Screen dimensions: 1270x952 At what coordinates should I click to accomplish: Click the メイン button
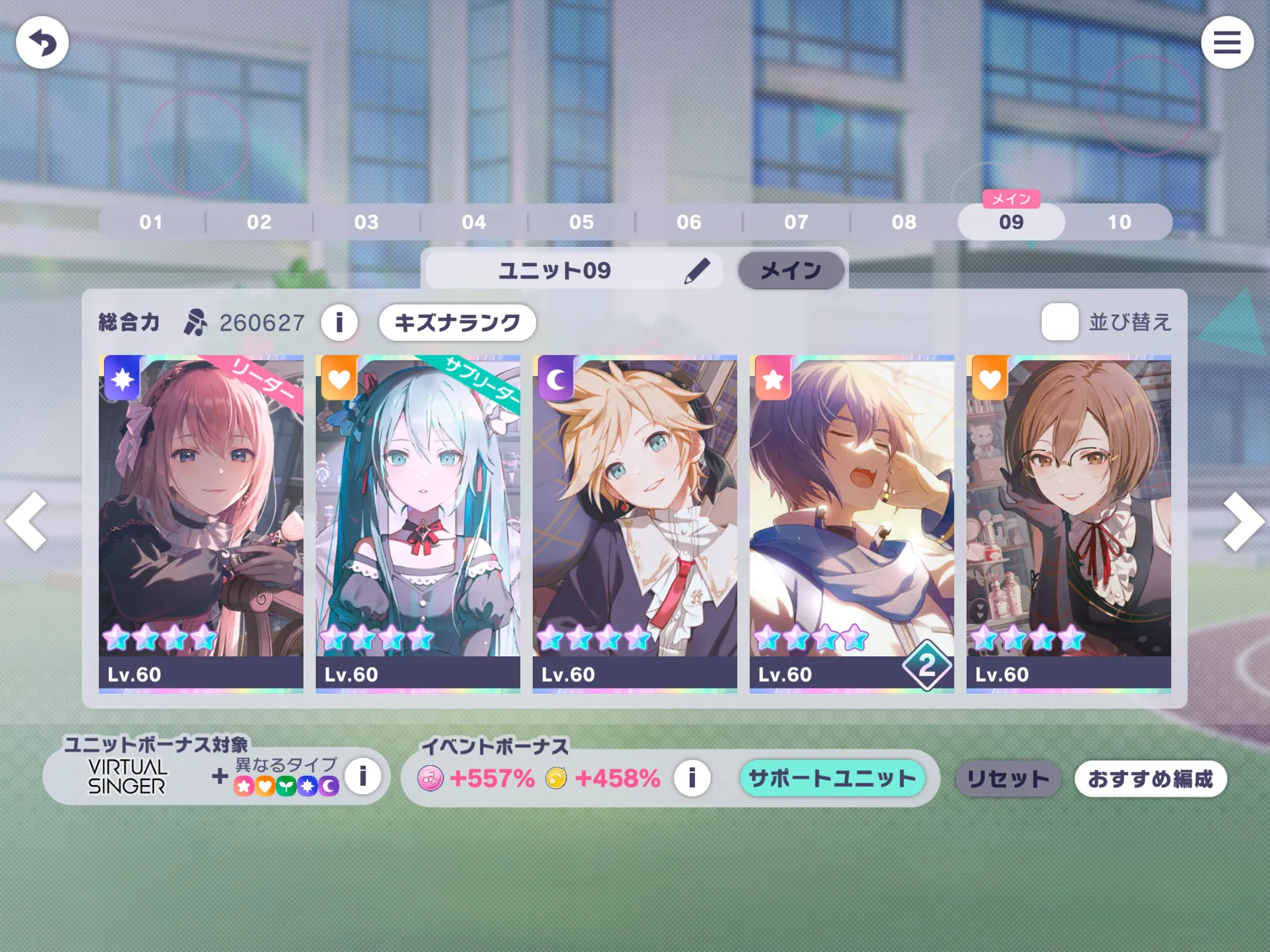click(x=791, y=271)
